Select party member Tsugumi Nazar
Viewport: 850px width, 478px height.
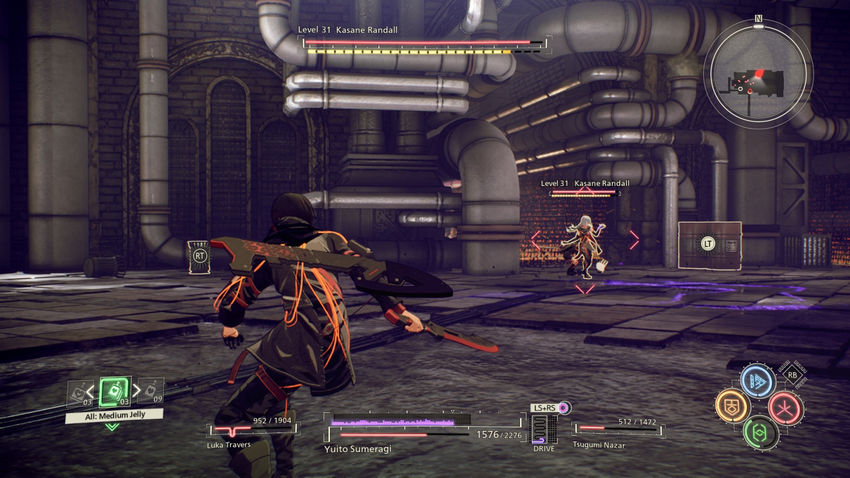(x=618, y=432)
